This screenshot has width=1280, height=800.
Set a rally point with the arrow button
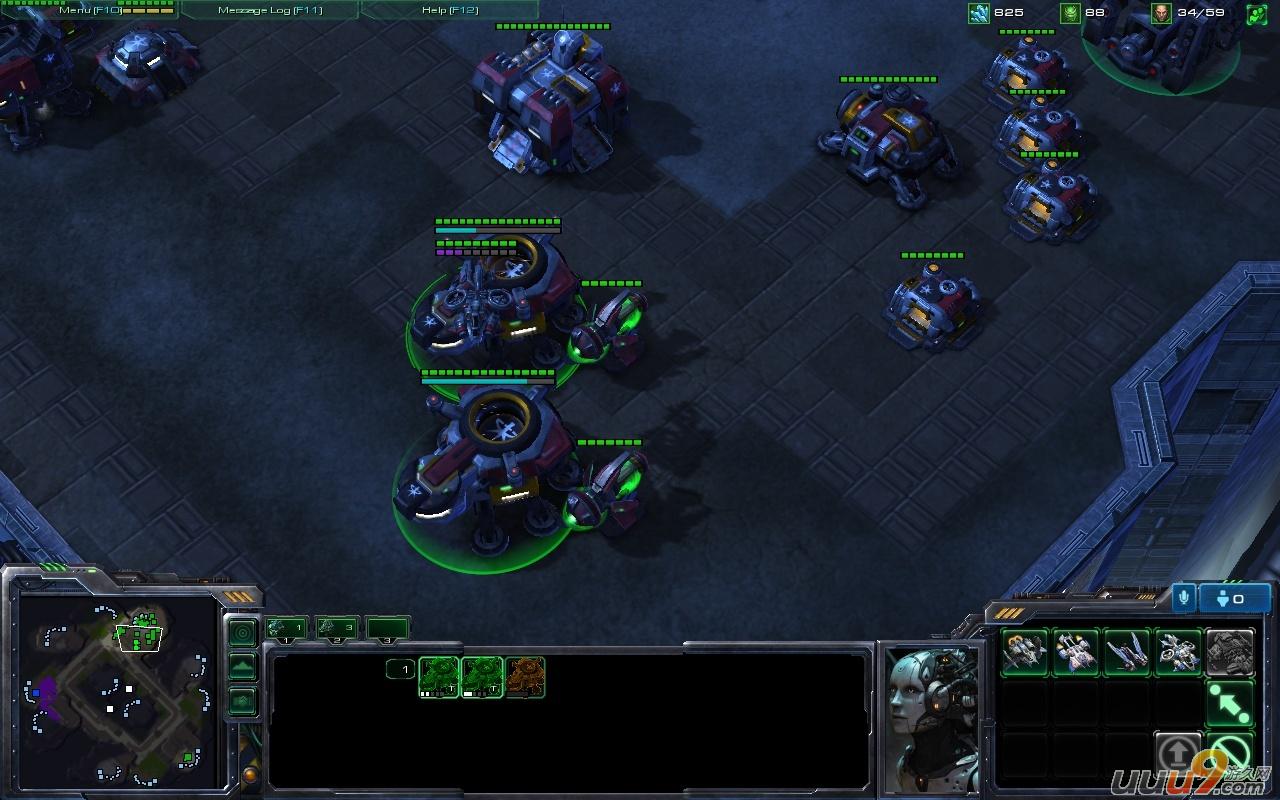1230,704
